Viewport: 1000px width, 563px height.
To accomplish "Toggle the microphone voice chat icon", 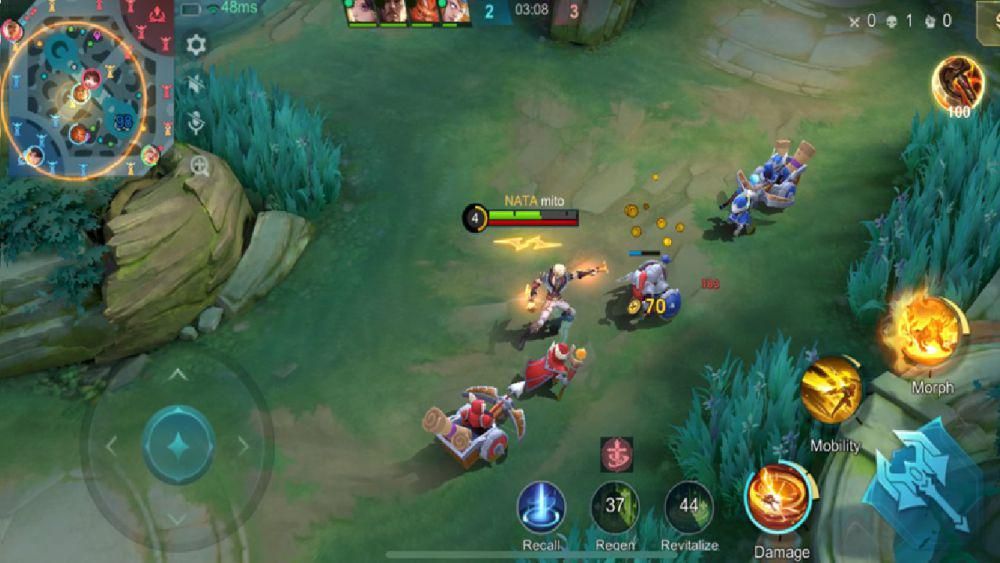I will pos(197,124).
